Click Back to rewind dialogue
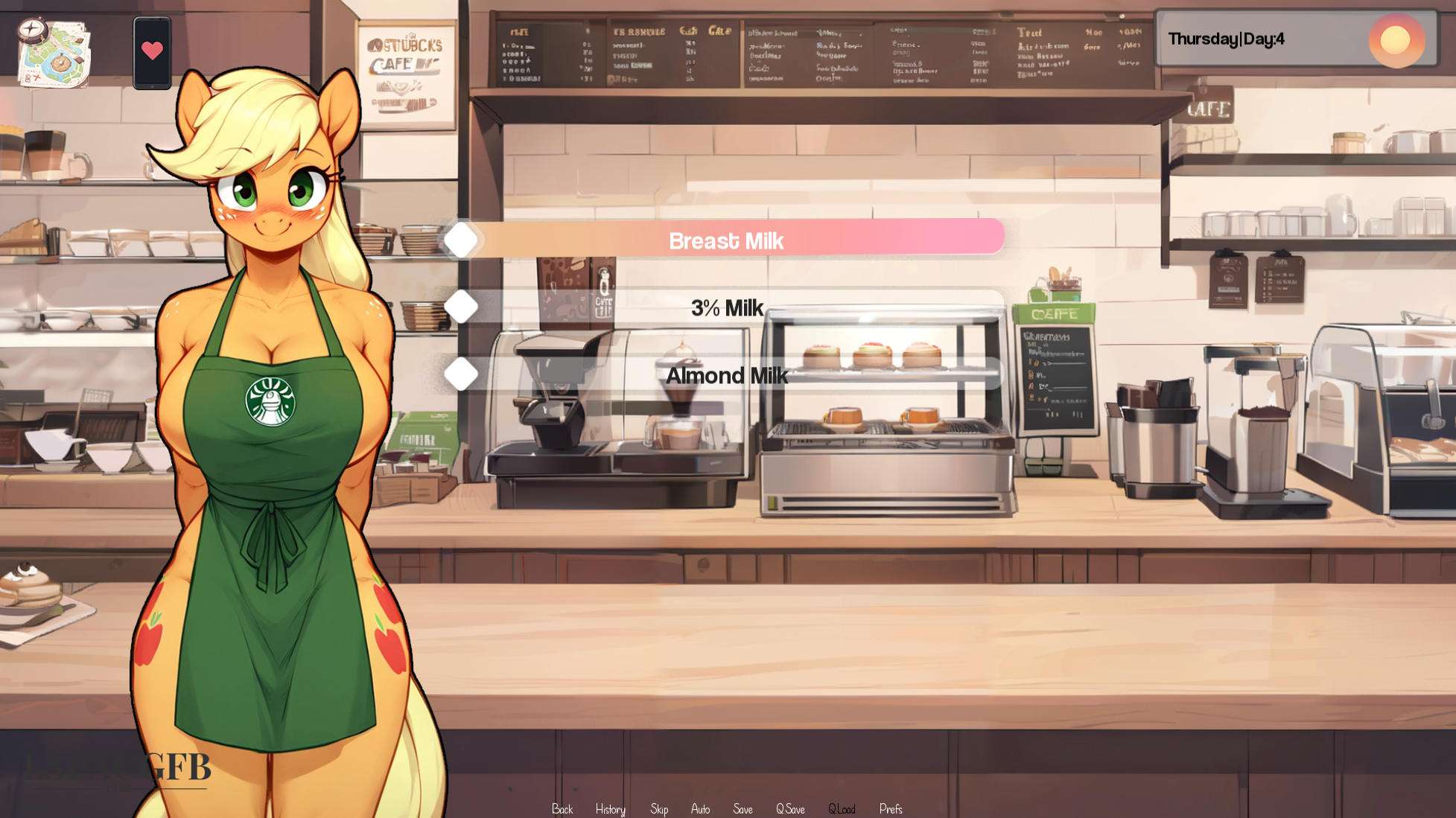The image size is (1456, 818). coord(563,809)
